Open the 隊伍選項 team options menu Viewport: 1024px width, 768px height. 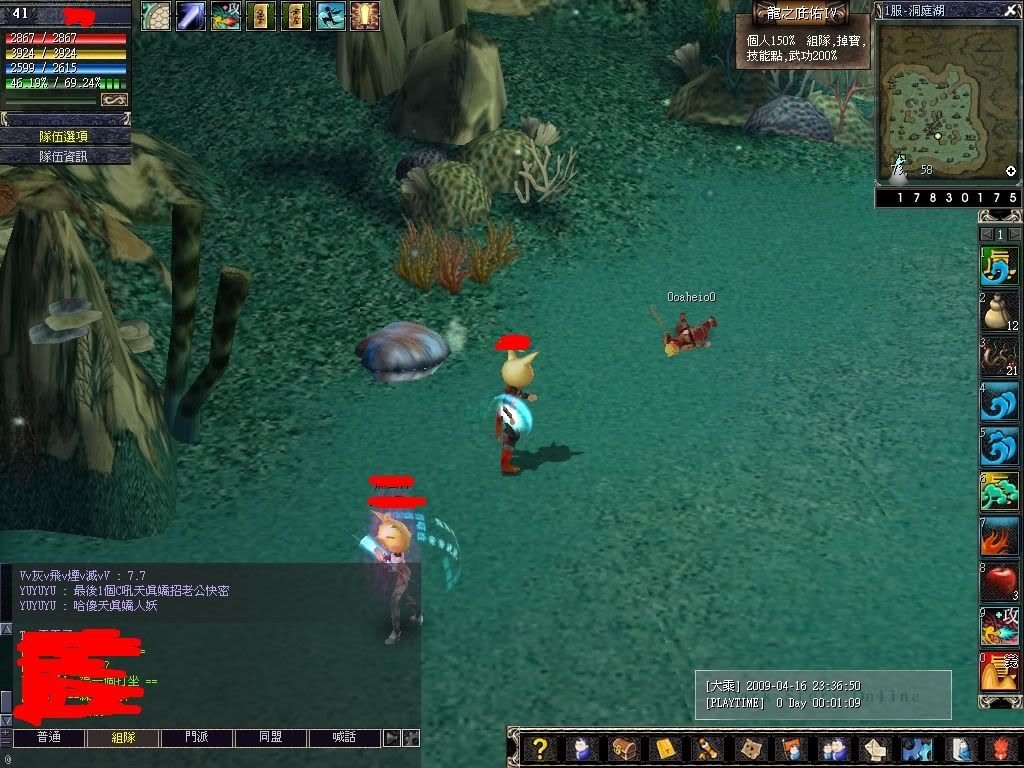coord(65,136)
